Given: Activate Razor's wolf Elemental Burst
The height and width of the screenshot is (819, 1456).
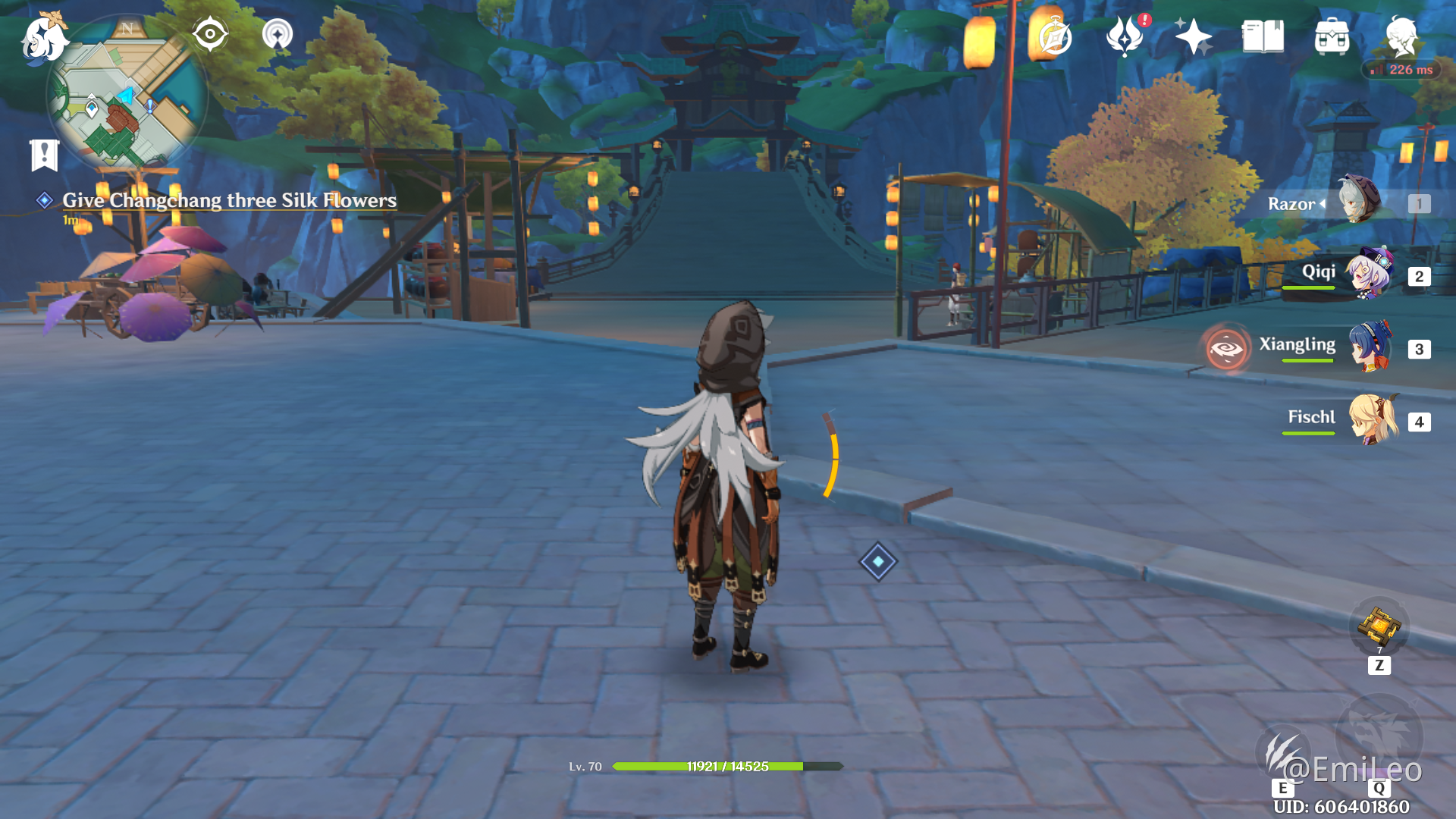Looking at the screenshot, I should [1379, 734].
